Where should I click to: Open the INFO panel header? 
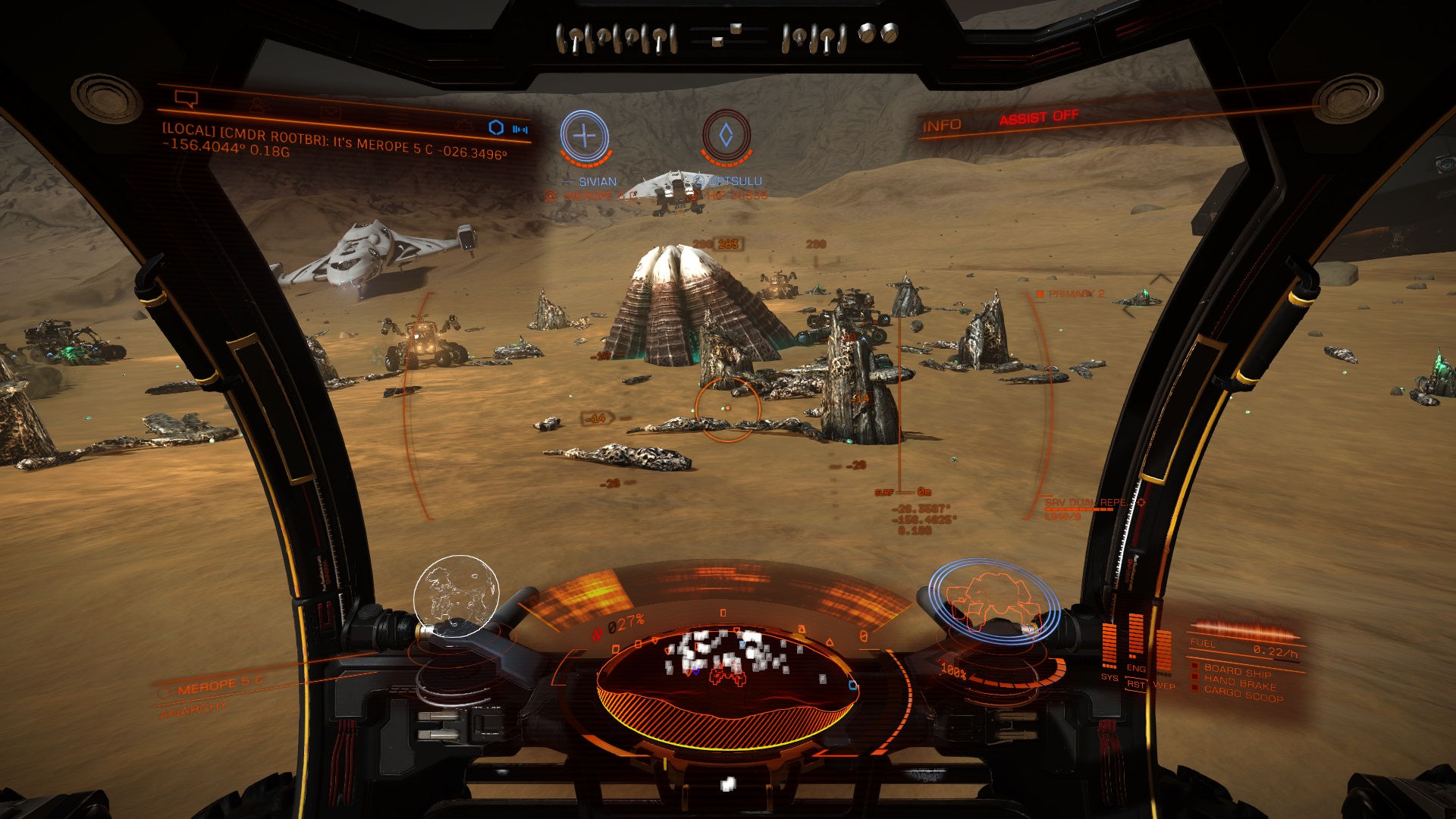[941, 126]
